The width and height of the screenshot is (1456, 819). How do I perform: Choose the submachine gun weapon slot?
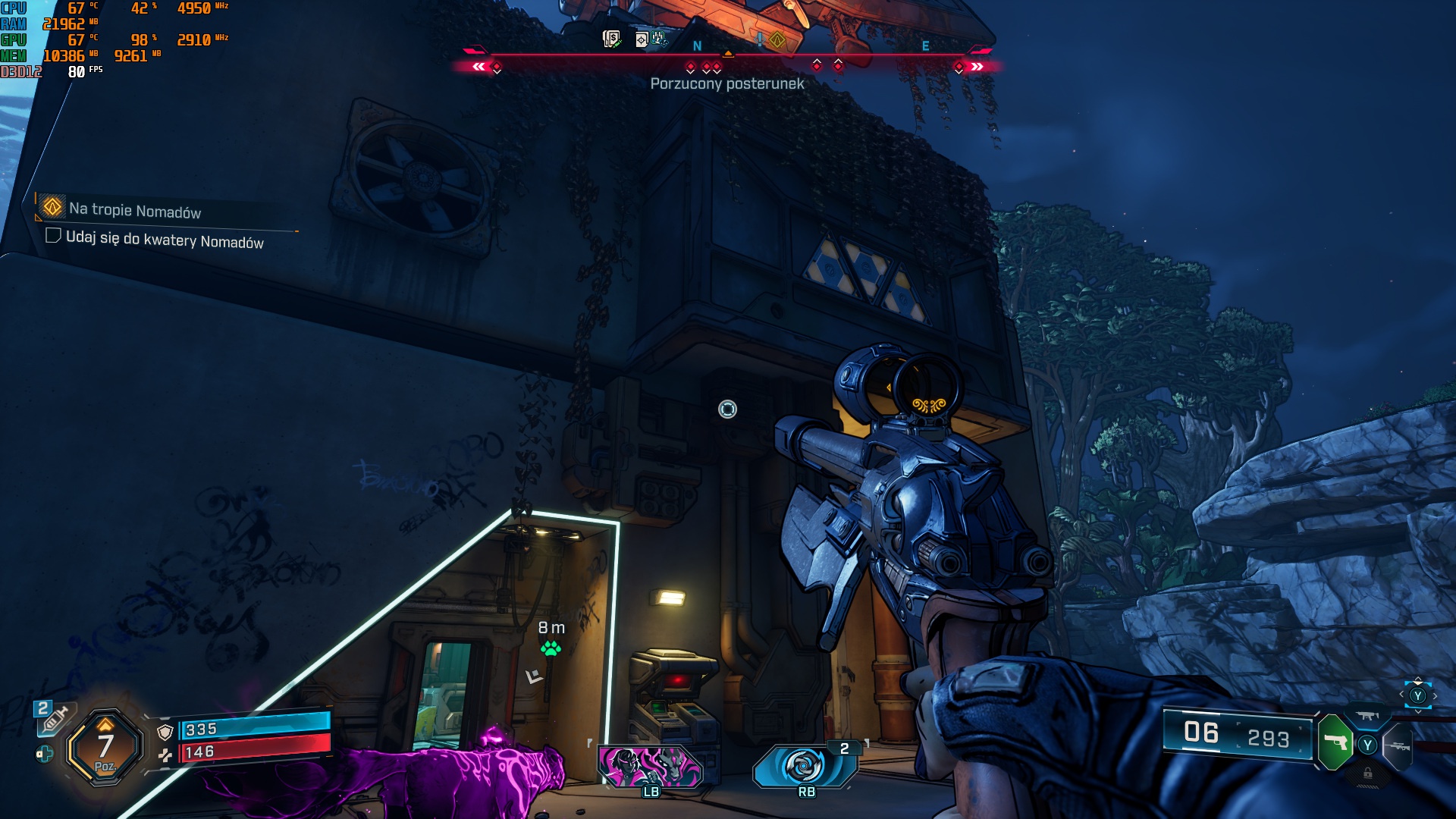point(1367,716)
